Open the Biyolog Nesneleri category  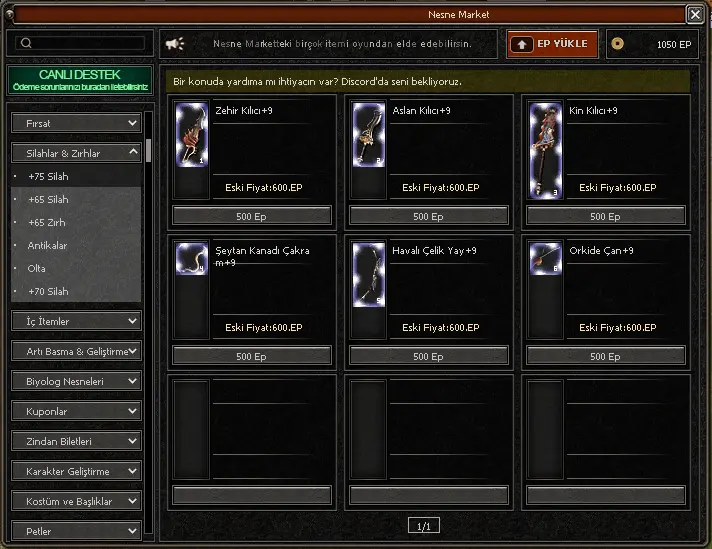[76, 381]
